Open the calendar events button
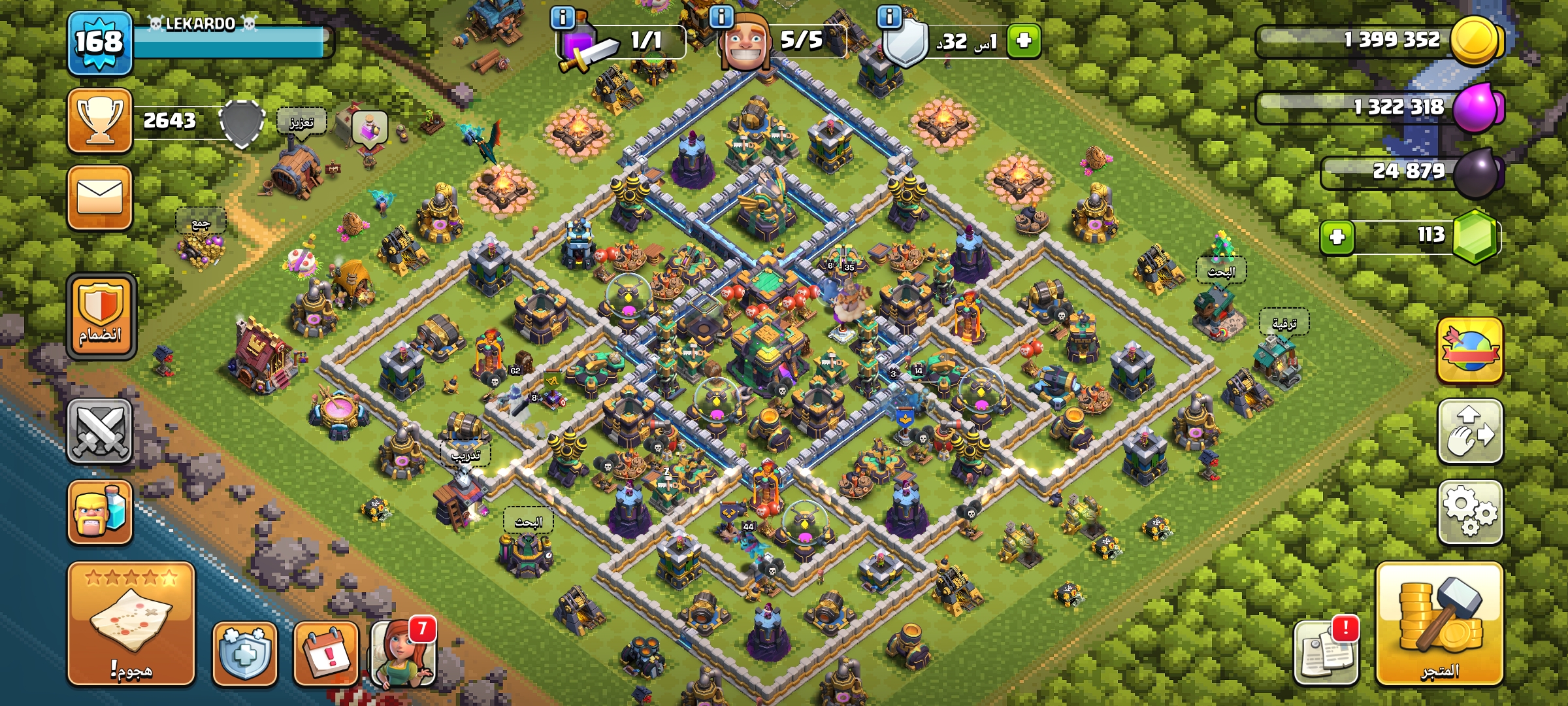 point(326,654)
